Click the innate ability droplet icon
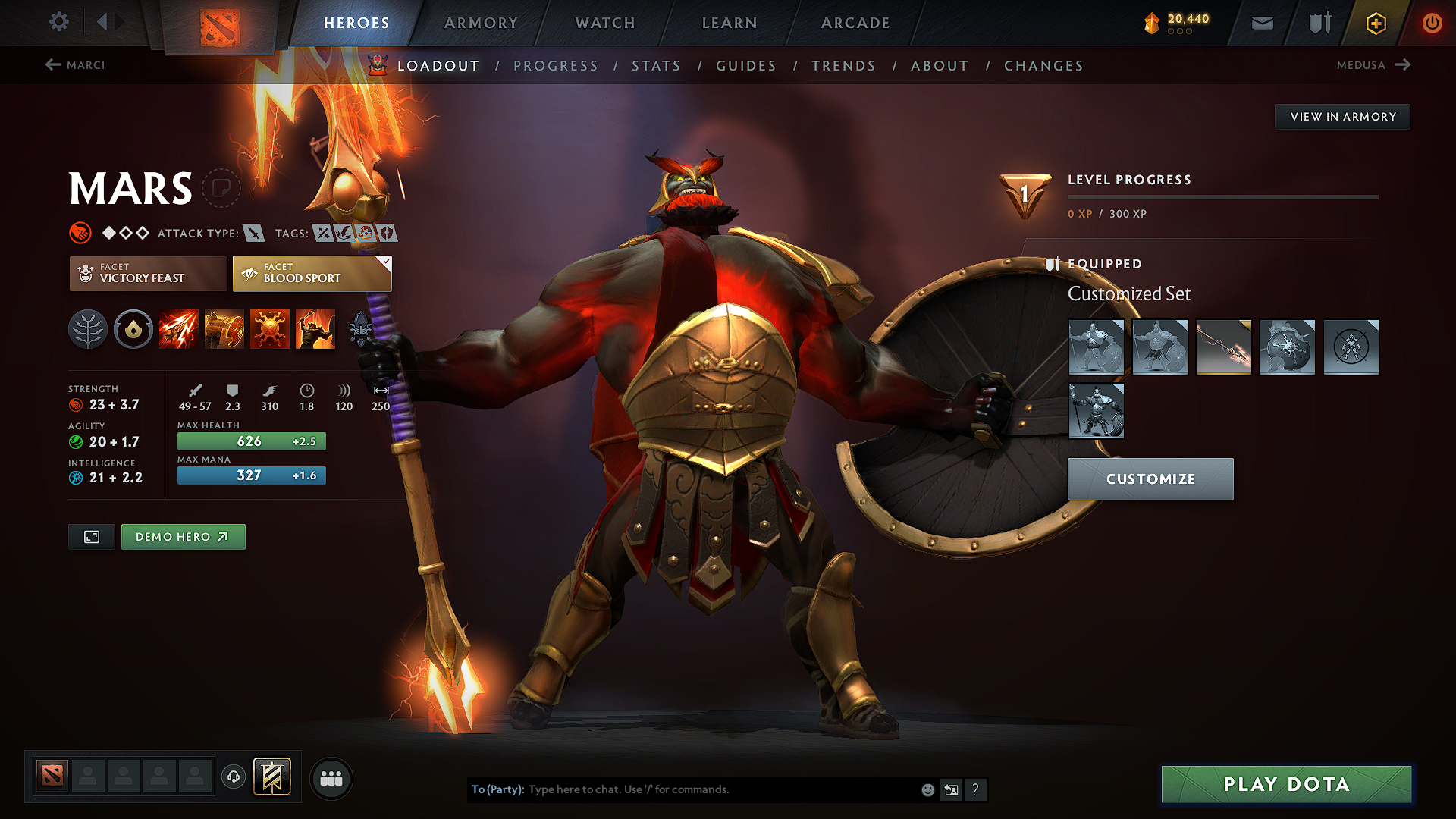The height and width of the screenshot is (819, 1456). coord(133,329)
